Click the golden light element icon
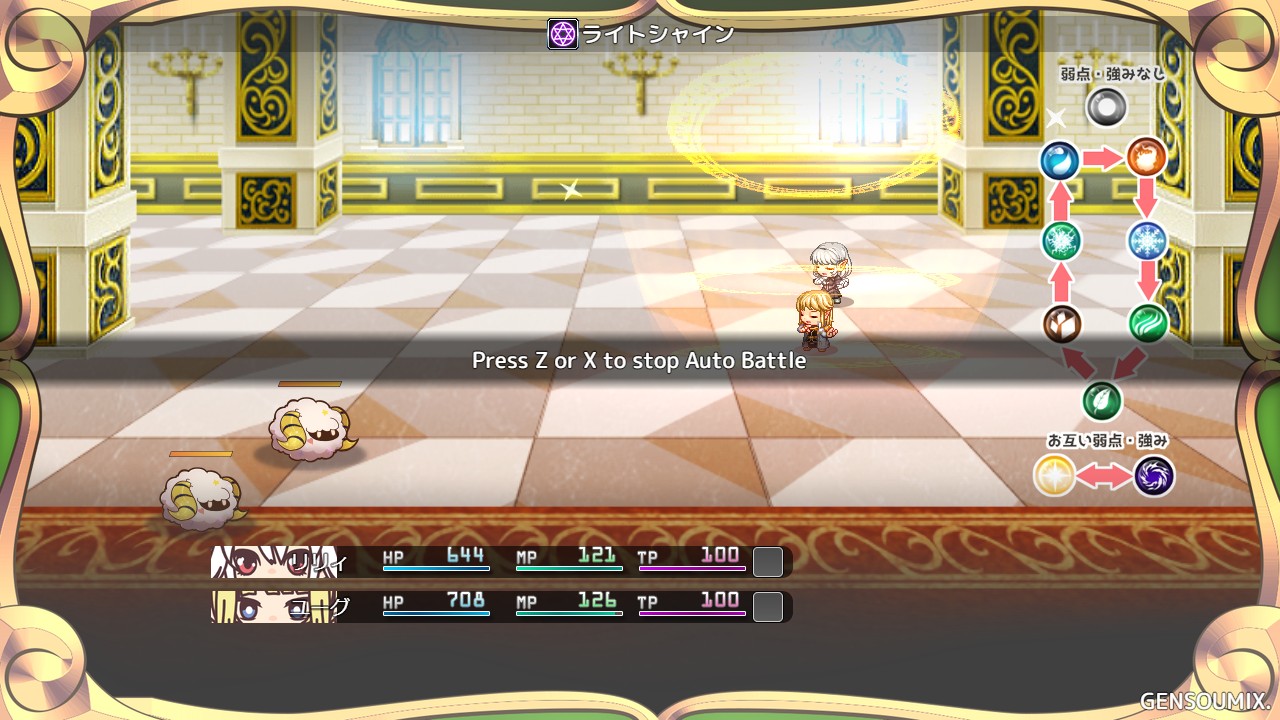 [1054, 476]
